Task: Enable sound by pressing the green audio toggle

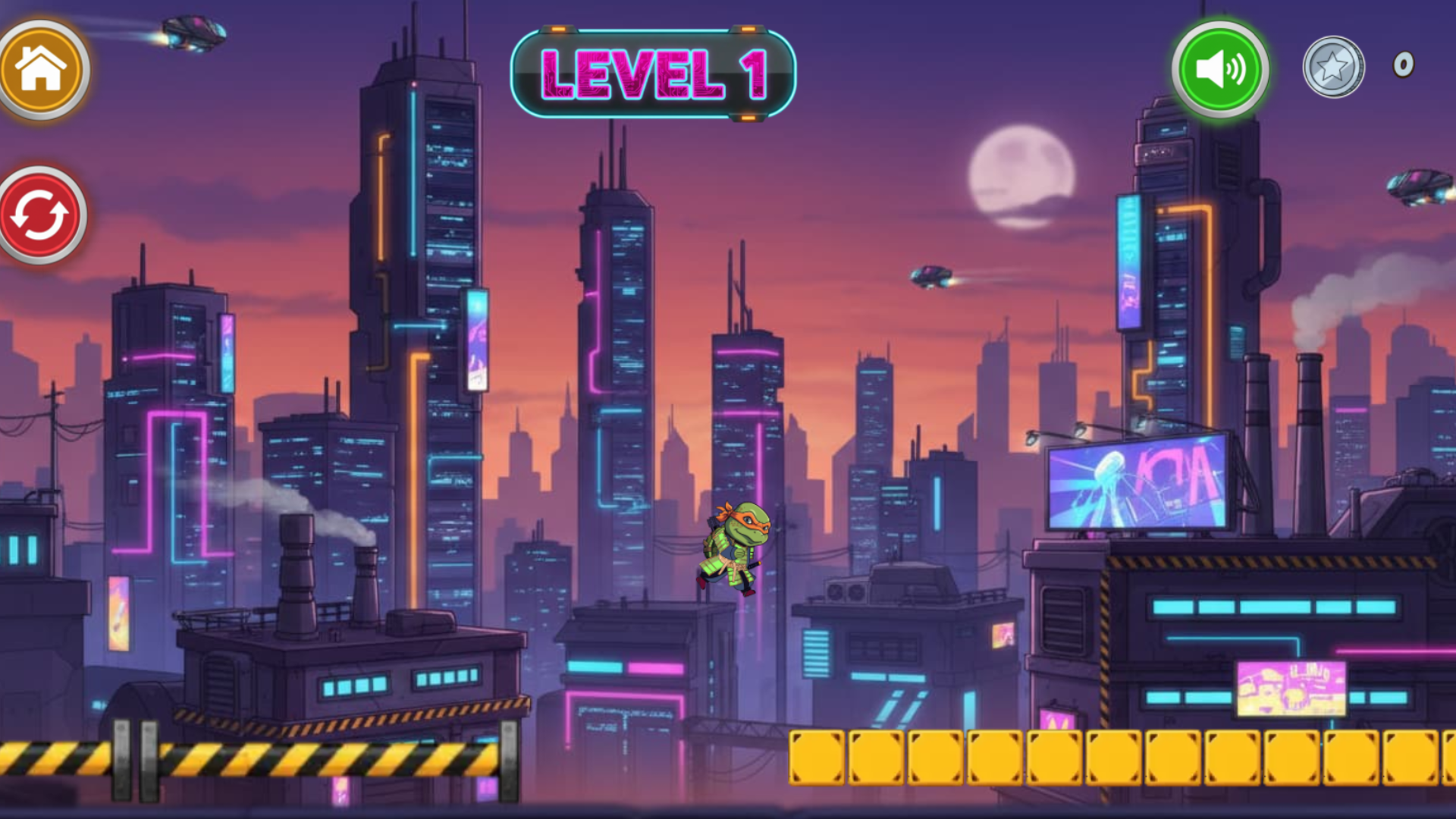Action: [1219, 69]
